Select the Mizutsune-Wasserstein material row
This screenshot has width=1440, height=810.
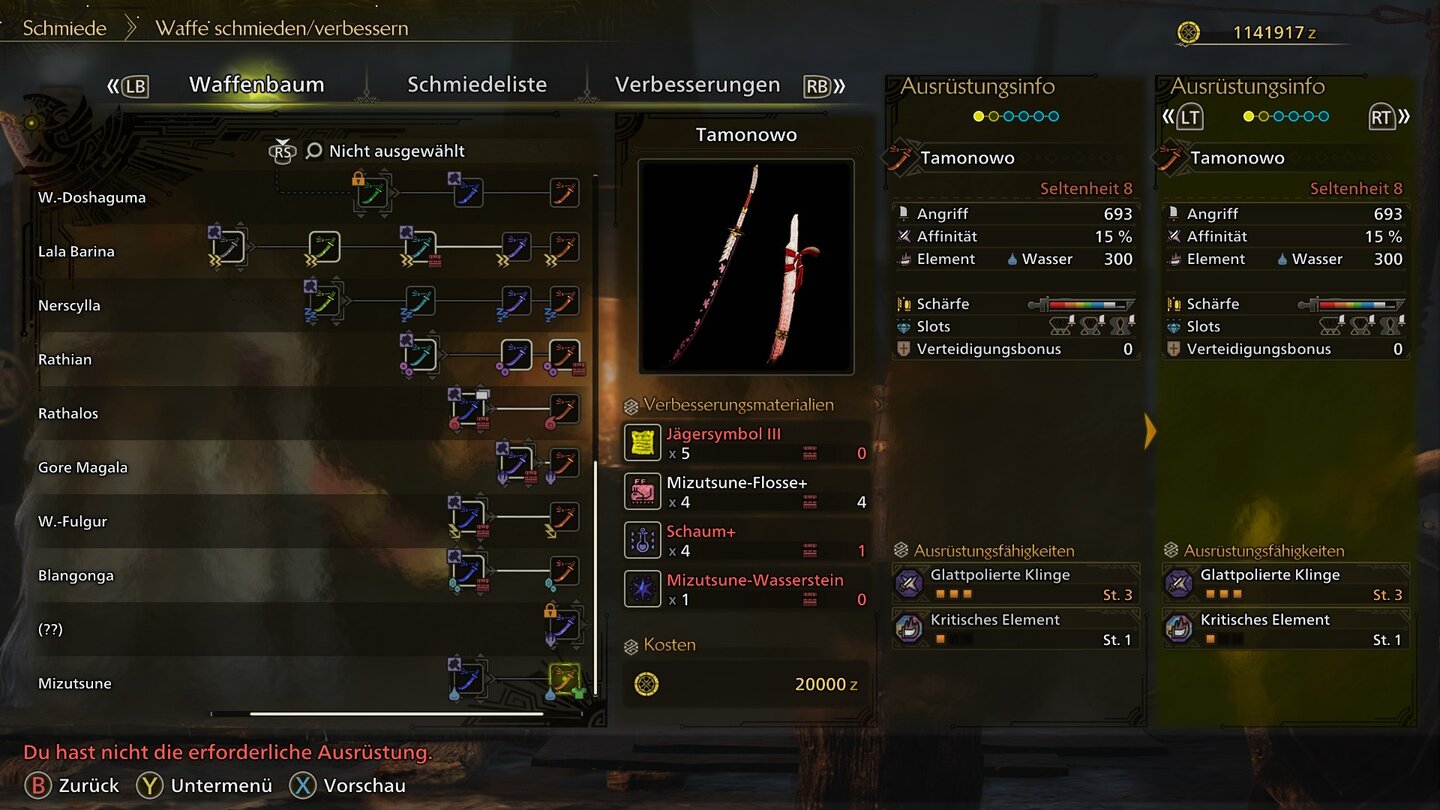[x=745, y=589]
